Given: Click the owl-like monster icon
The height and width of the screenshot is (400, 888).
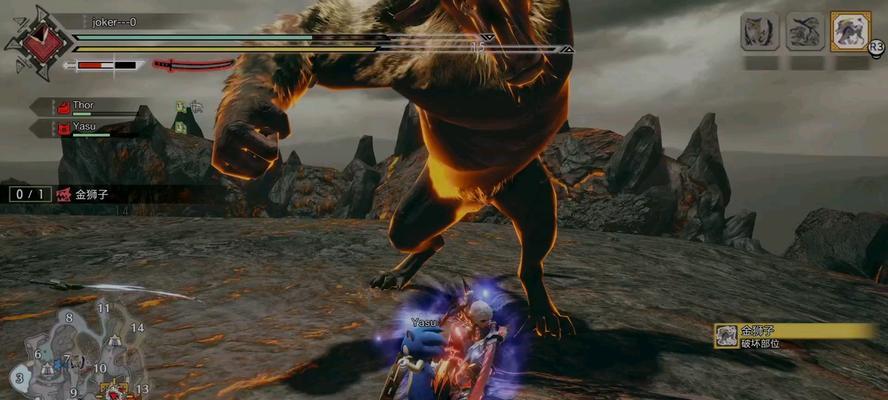Looking at the screenshot, I should pos(760,31).
